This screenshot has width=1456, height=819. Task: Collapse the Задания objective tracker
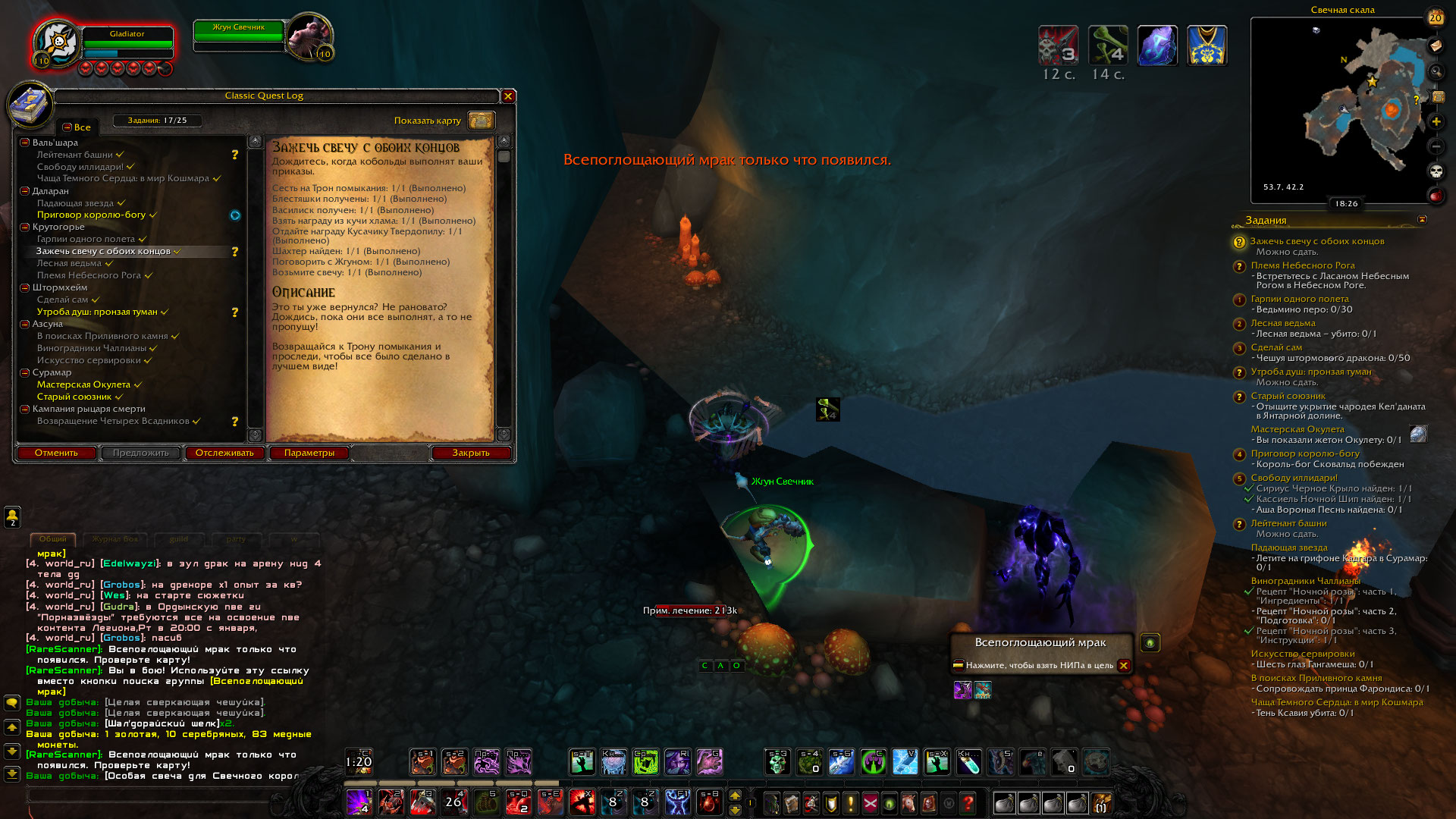coord(1422,220)
